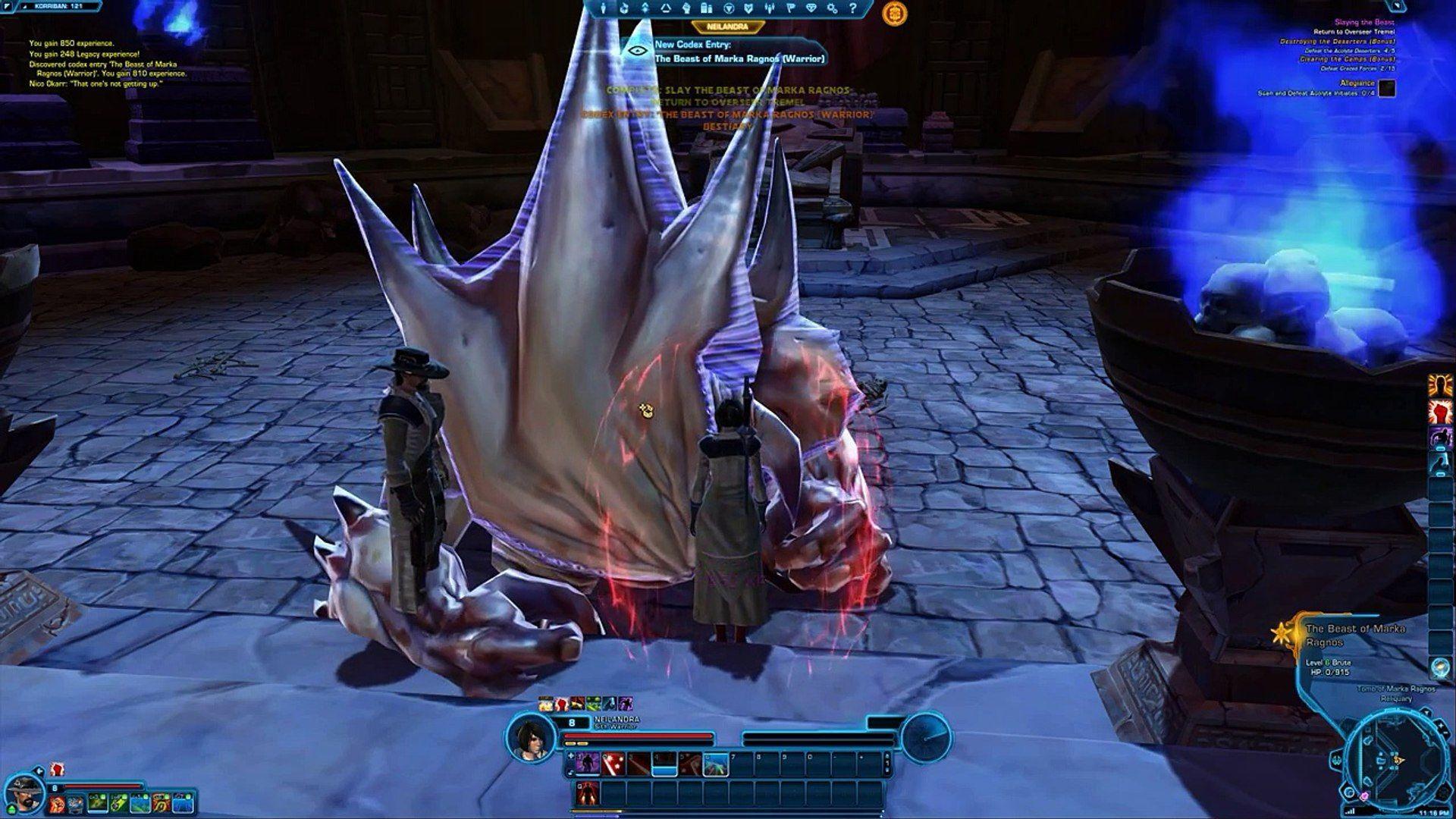Screen dimensions: 1456x819
Task: Activate the red glowing figure ability on lower bar
Action: point(587,793)
